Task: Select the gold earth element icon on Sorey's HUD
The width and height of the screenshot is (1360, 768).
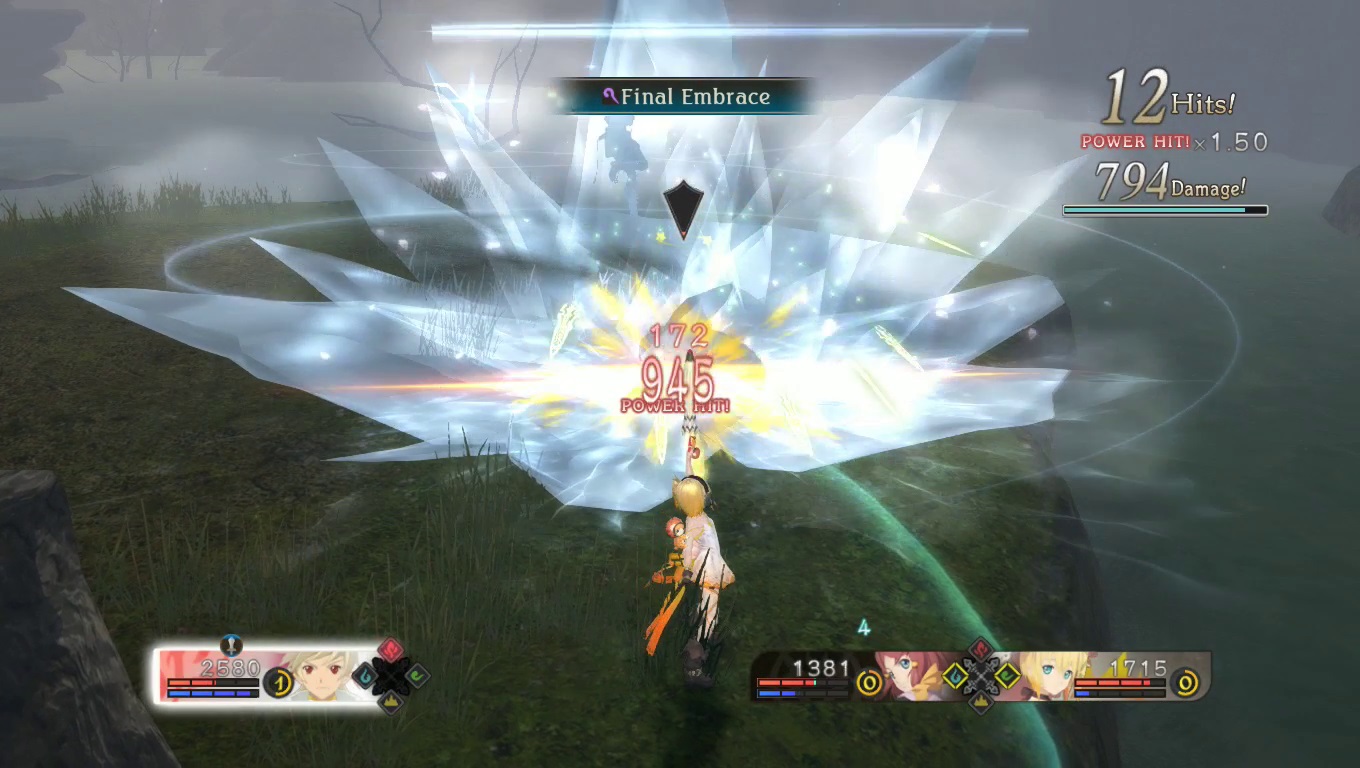Action: [x=391, y=702]
